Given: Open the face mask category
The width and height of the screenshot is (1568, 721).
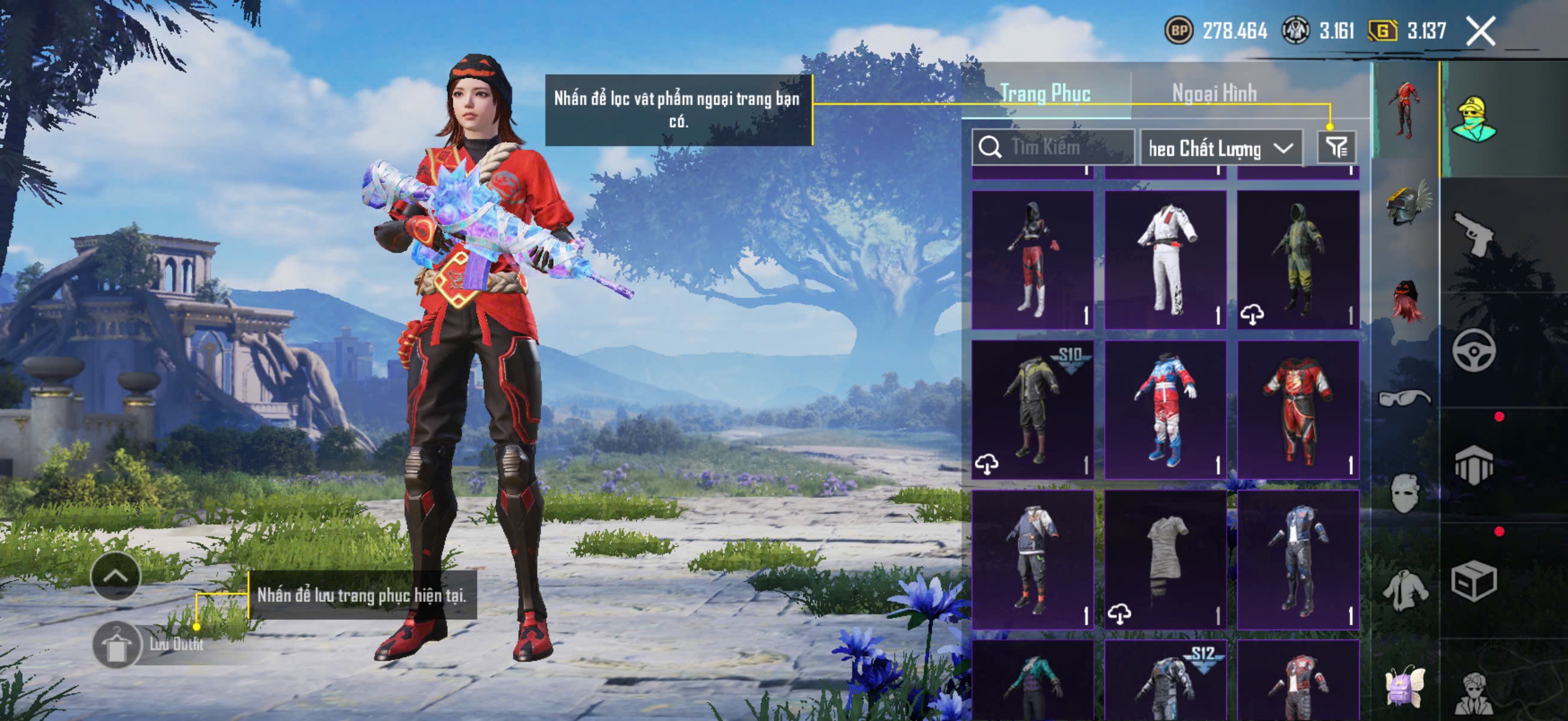Looking at the screenshot, I should 1405,493.
